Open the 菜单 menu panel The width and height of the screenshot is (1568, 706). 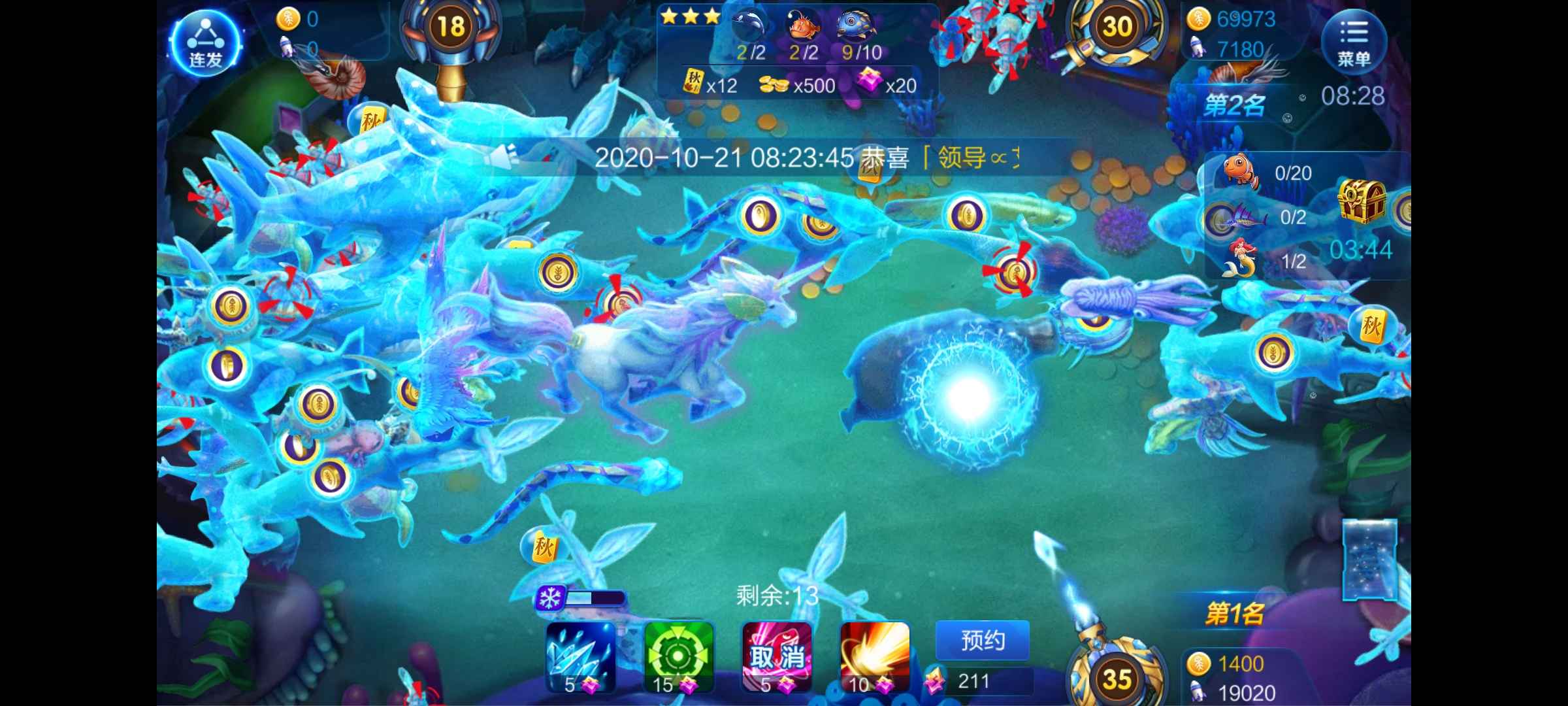pos(1356,42)
